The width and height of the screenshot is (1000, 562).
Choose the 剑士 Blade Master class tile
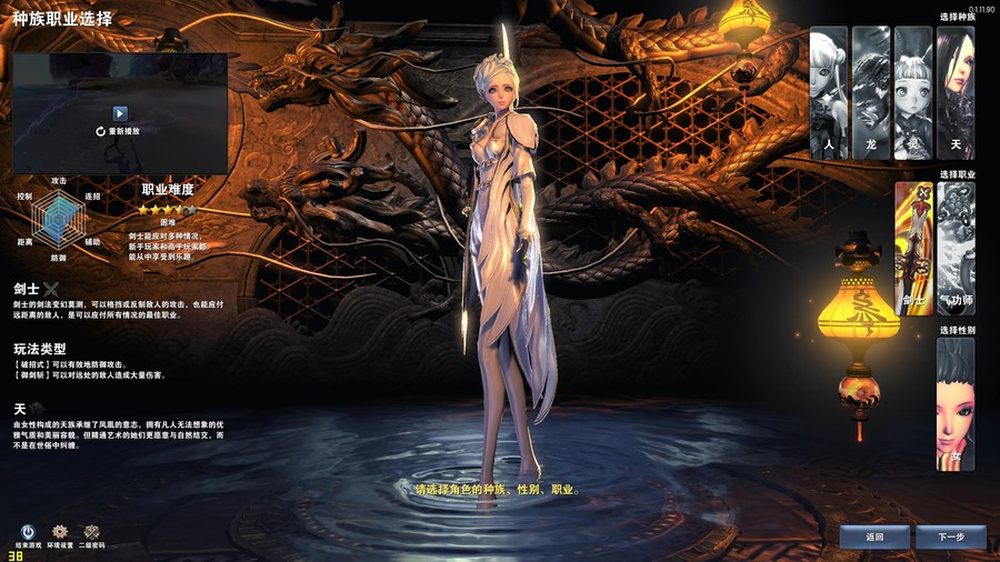[913, 248]
